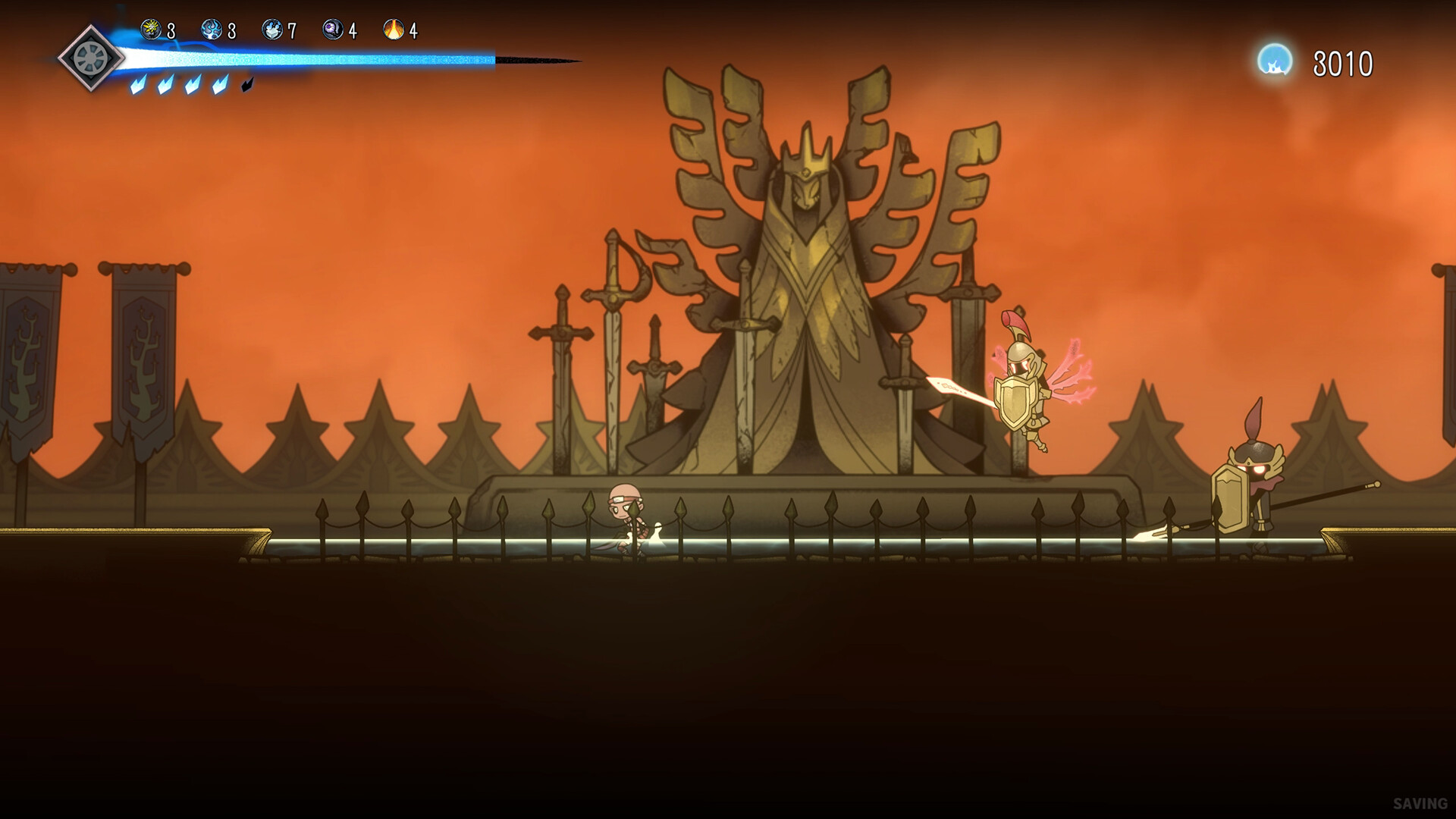Image resolution: width=1456 pixels, height=819 pixels.
Task: Select the first glowing dash charge arrow
Action: point(137,86)
